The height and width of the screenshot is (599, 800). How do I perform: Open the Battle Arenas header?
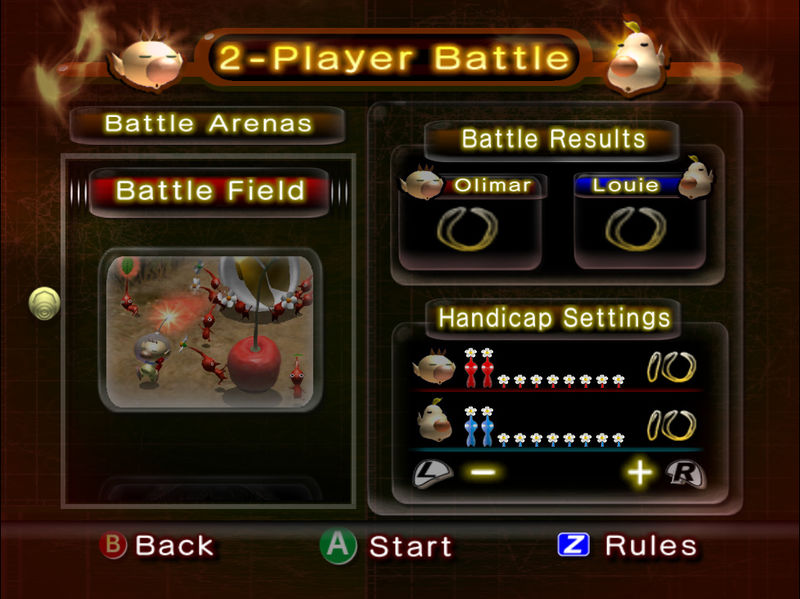point(208,125)
